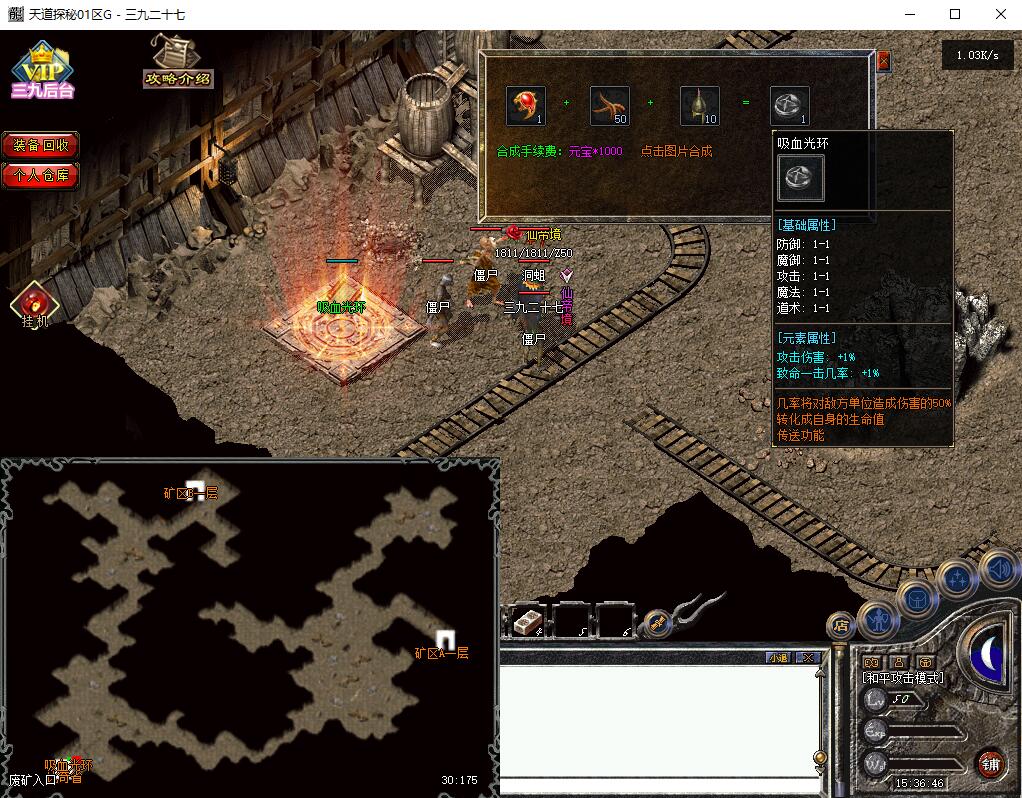Use the mahjong tile item in hotbar
The image size is (1022, 798).
[526, 622]
